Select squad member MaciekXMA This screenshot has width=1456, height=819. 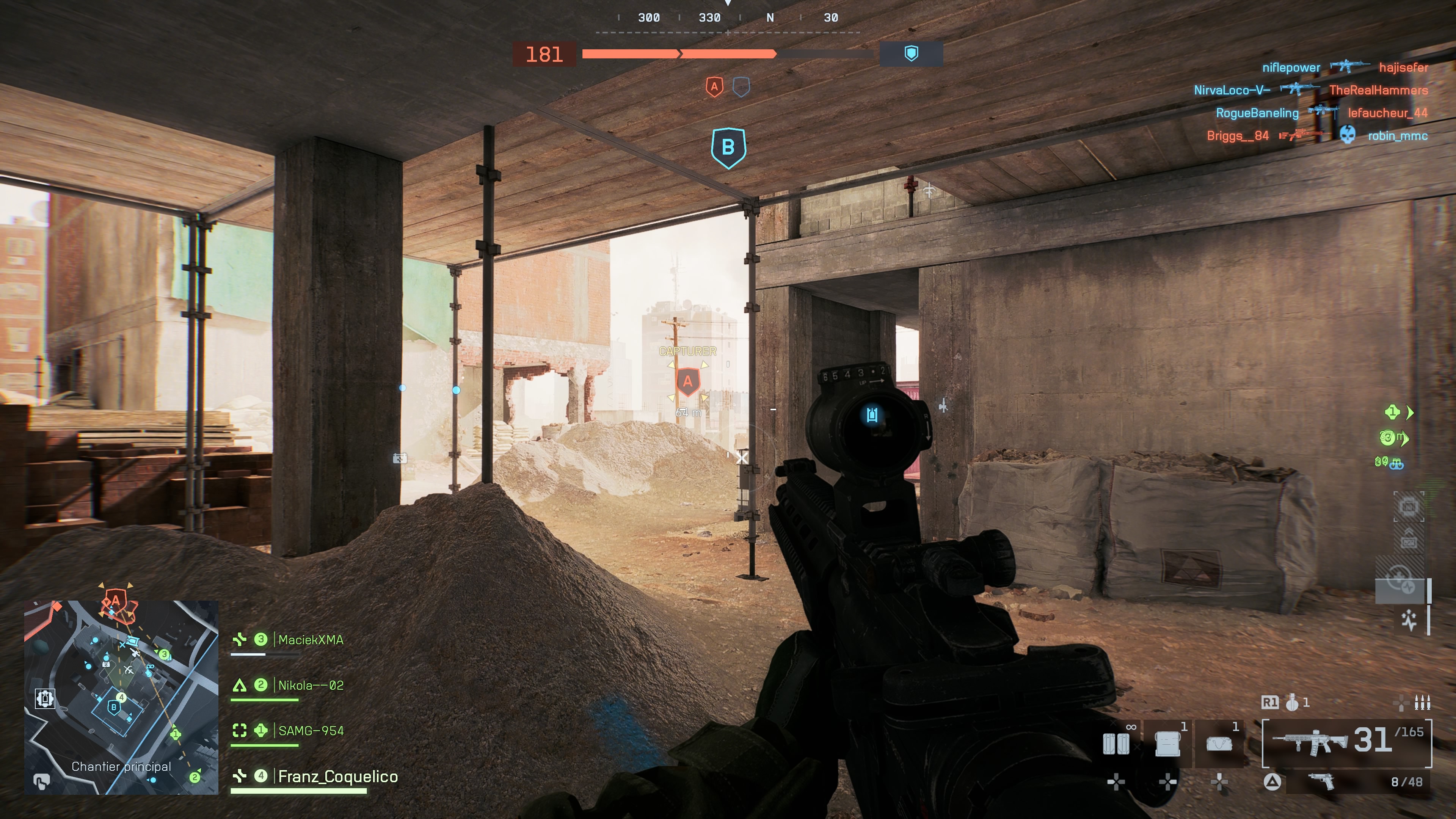tap(310, 640)
